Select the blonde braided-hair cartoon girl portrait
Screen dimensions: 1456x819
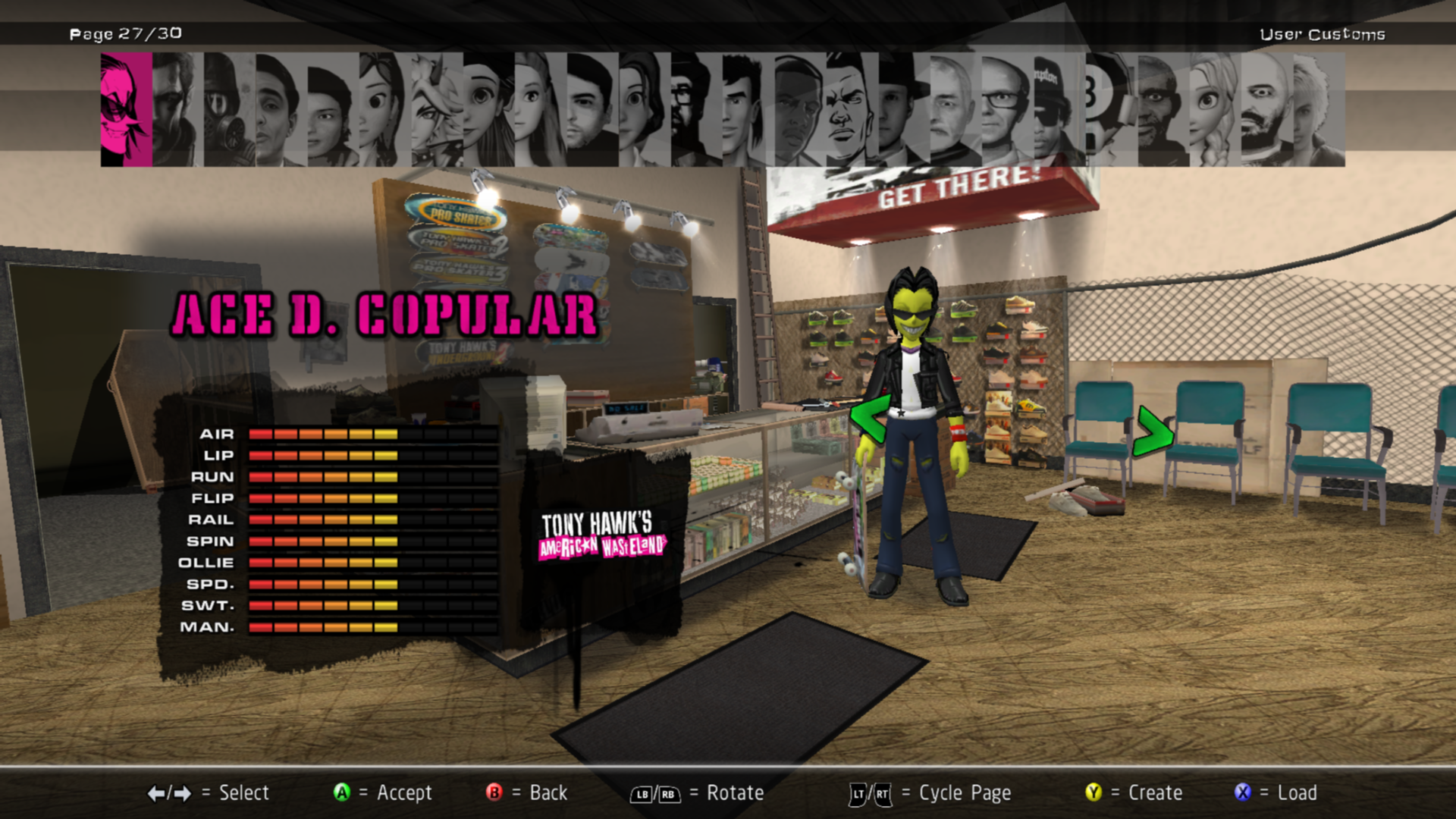pos(1214,110)
